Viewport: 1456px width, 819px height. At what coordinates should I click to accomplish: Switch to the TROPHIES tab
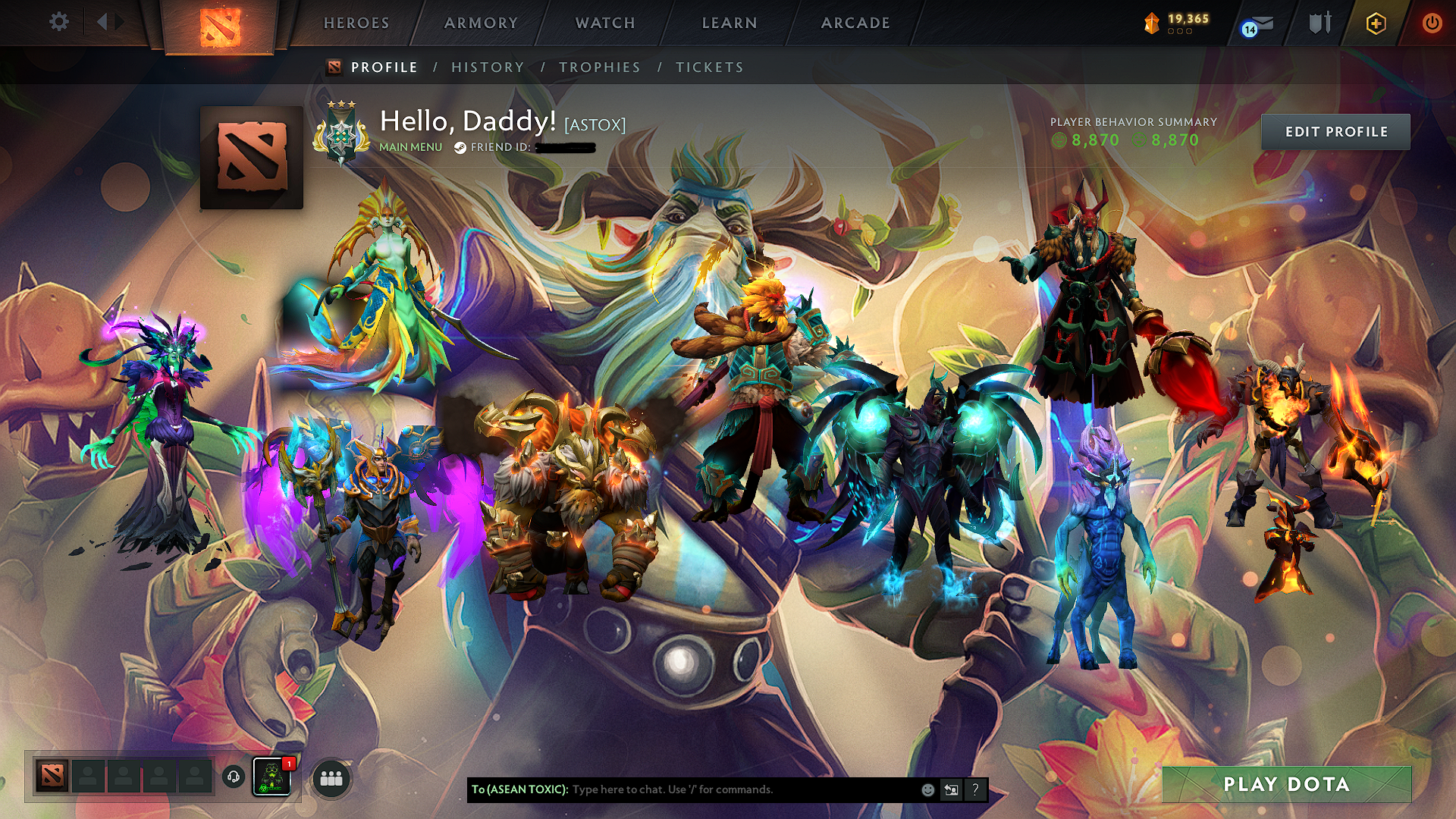click(x=599, y=67)
